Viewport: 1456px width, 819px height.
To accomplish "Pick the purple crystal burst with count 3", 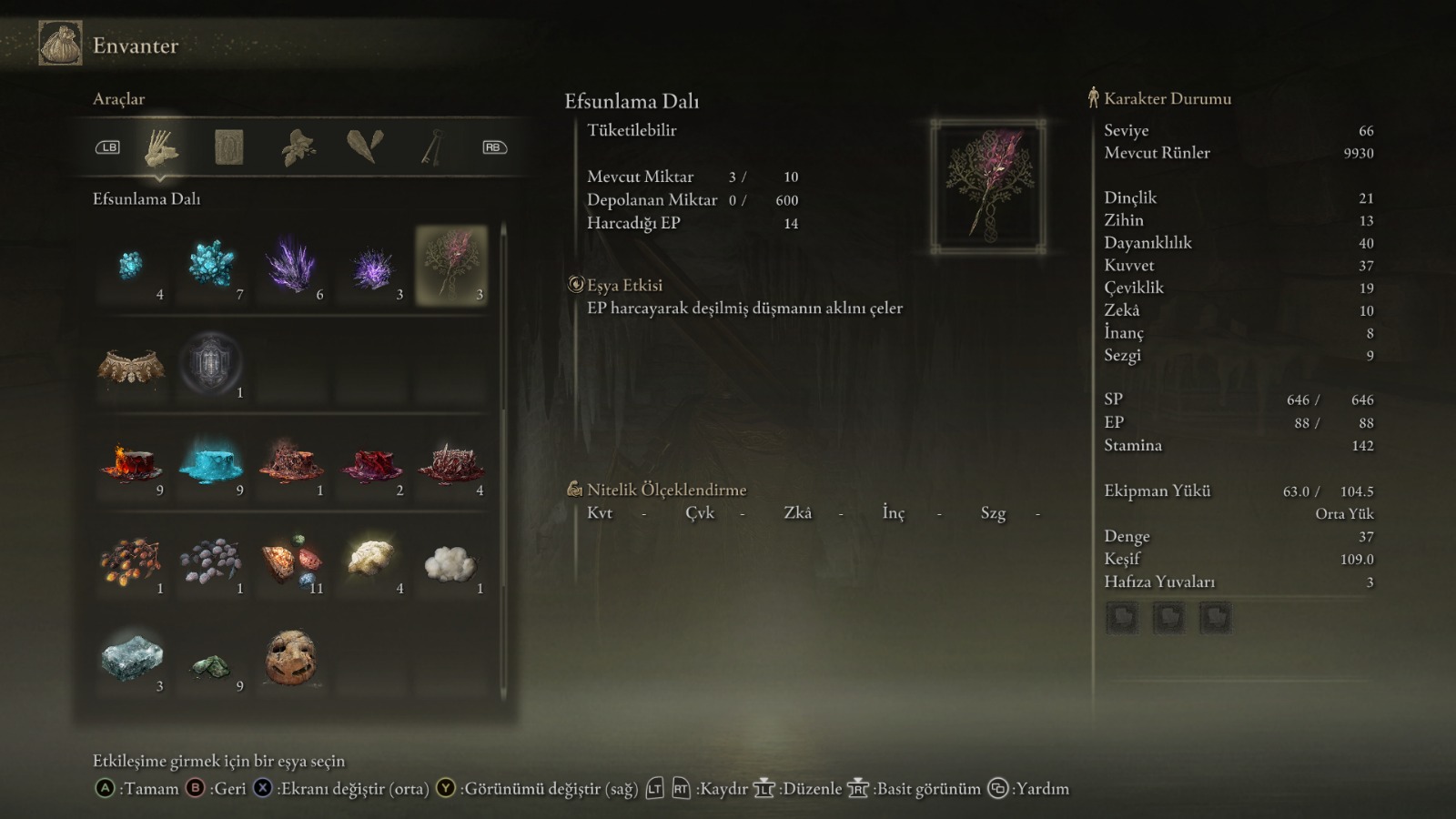I will [x=371, y=268].
